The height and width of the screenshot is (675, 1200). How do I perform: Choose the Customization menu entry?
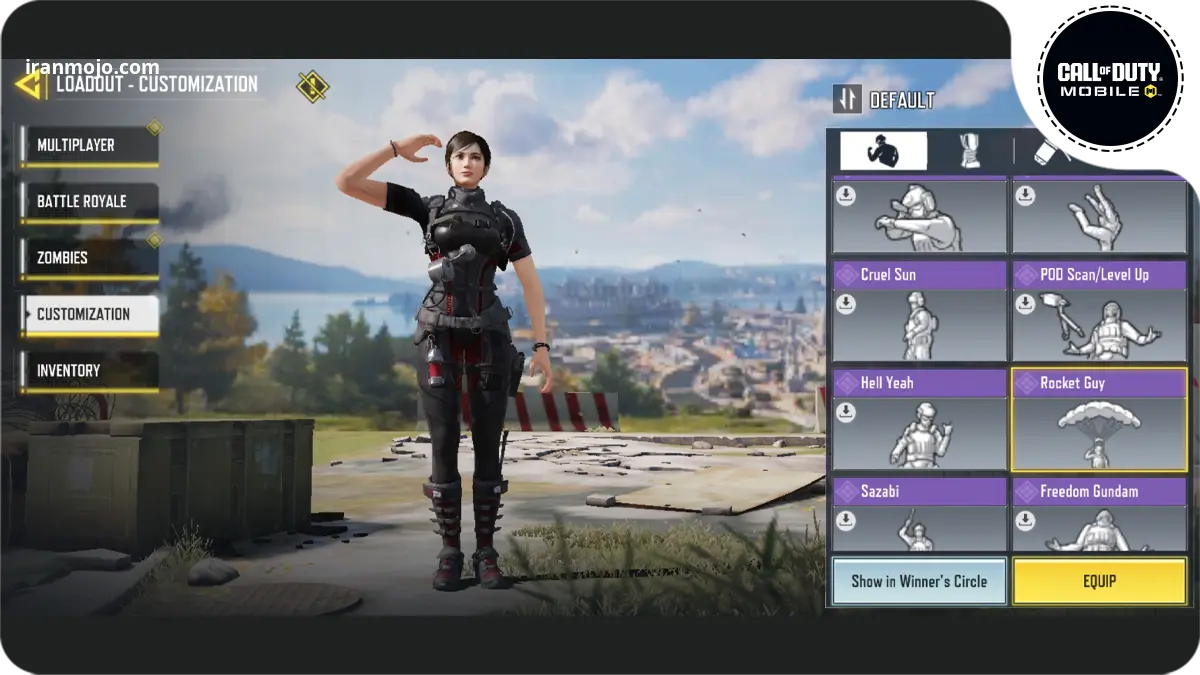pyautogui.click(x=89, y=314)
